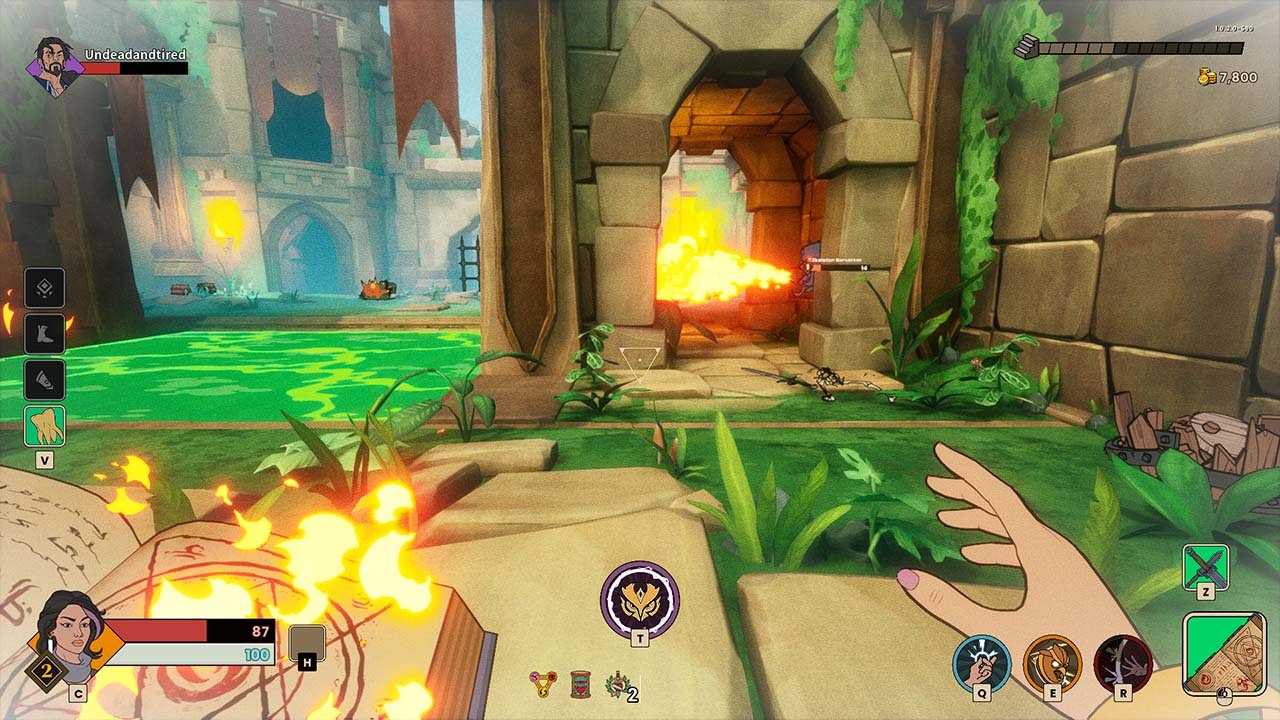Select the diamond emblem slot

click(x=45, y=288)
